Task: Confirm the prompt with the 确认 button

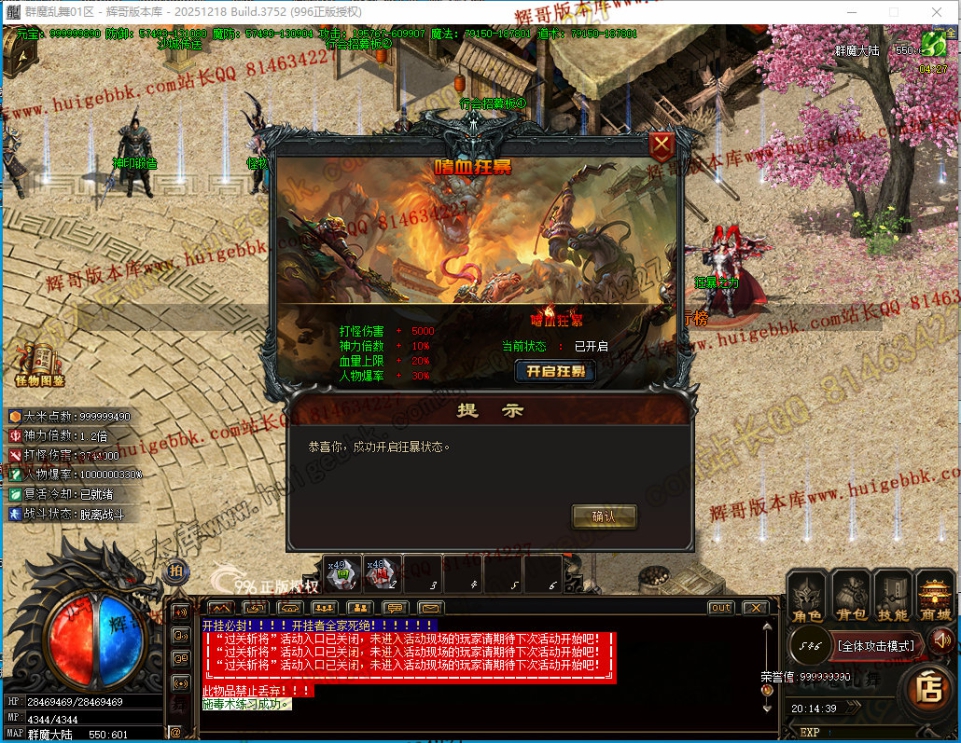Action: coord(604,517)
